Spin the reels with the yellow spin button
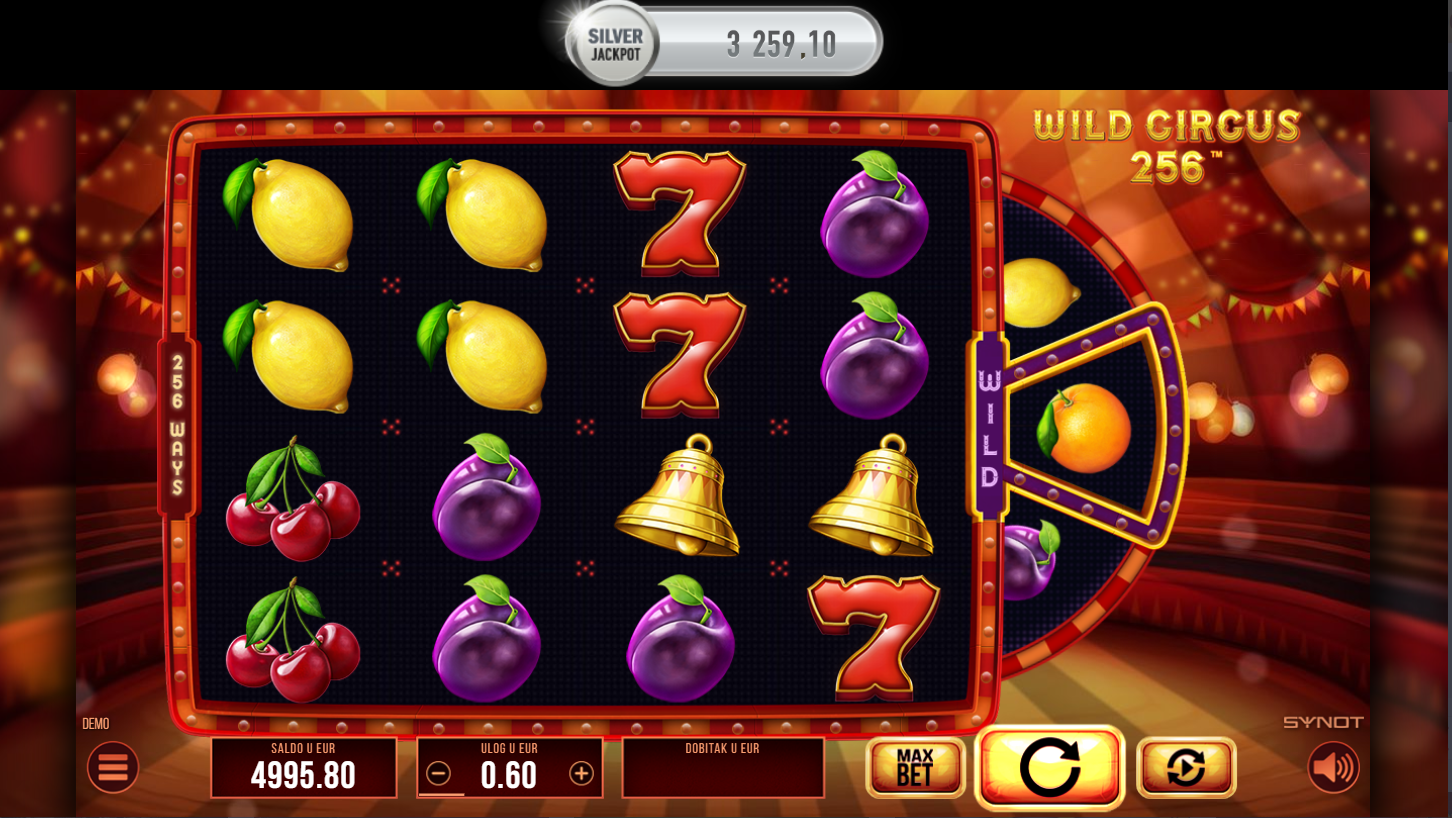Screen dimensions: 1452x818 1049,767
